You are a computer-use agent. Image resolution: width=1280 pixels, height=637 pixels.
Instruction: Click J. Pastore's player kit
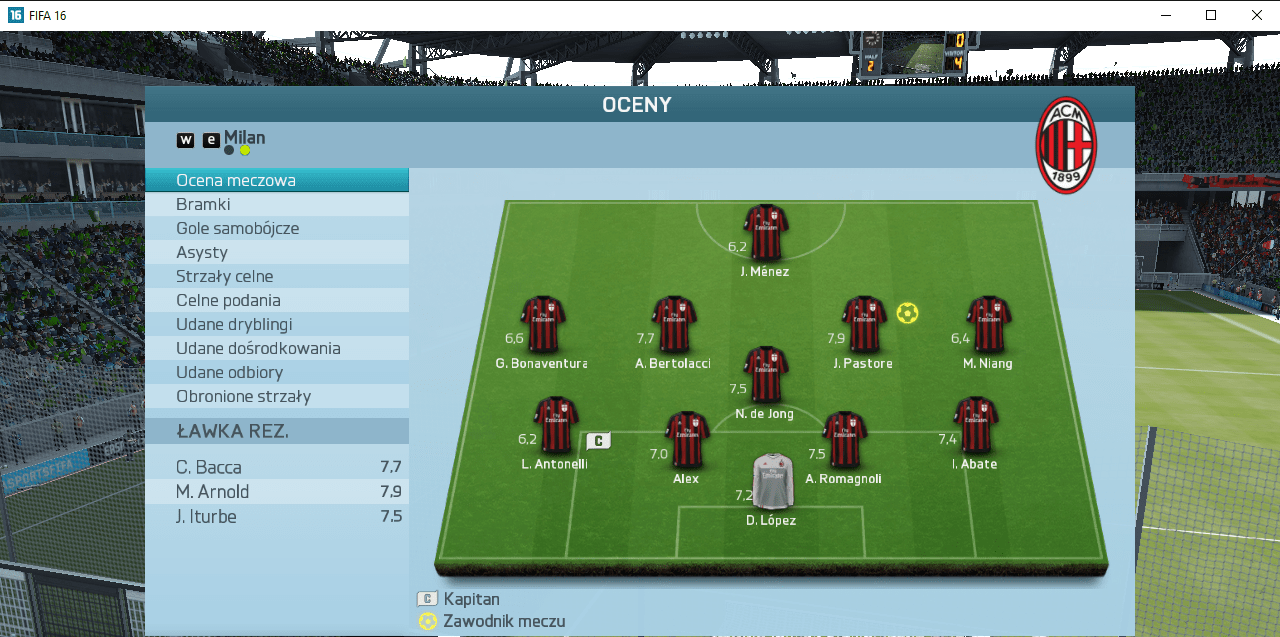point(864,324)
